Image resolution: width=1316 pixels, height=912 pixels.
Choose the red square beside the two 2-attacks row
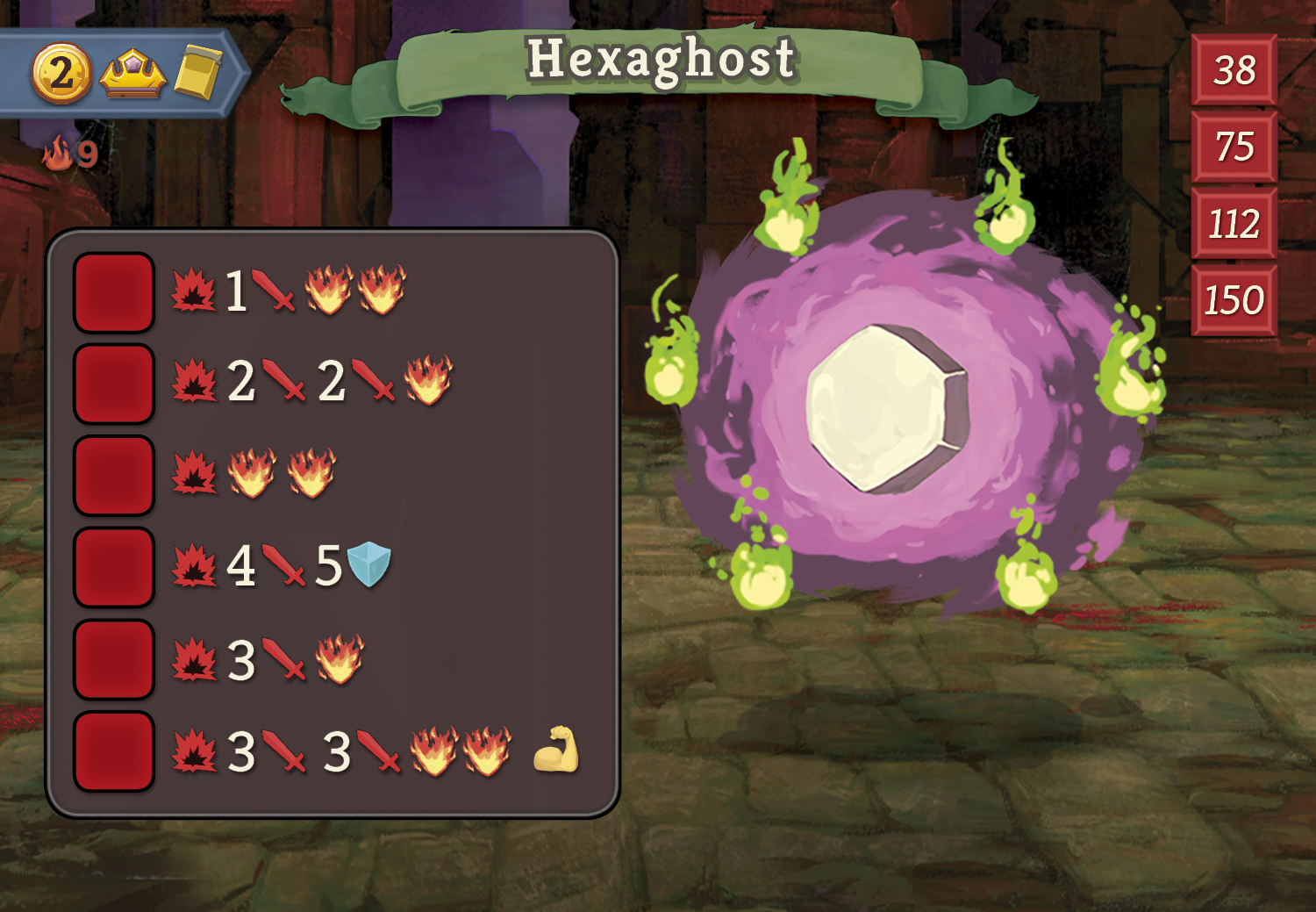tap(114, 384)
